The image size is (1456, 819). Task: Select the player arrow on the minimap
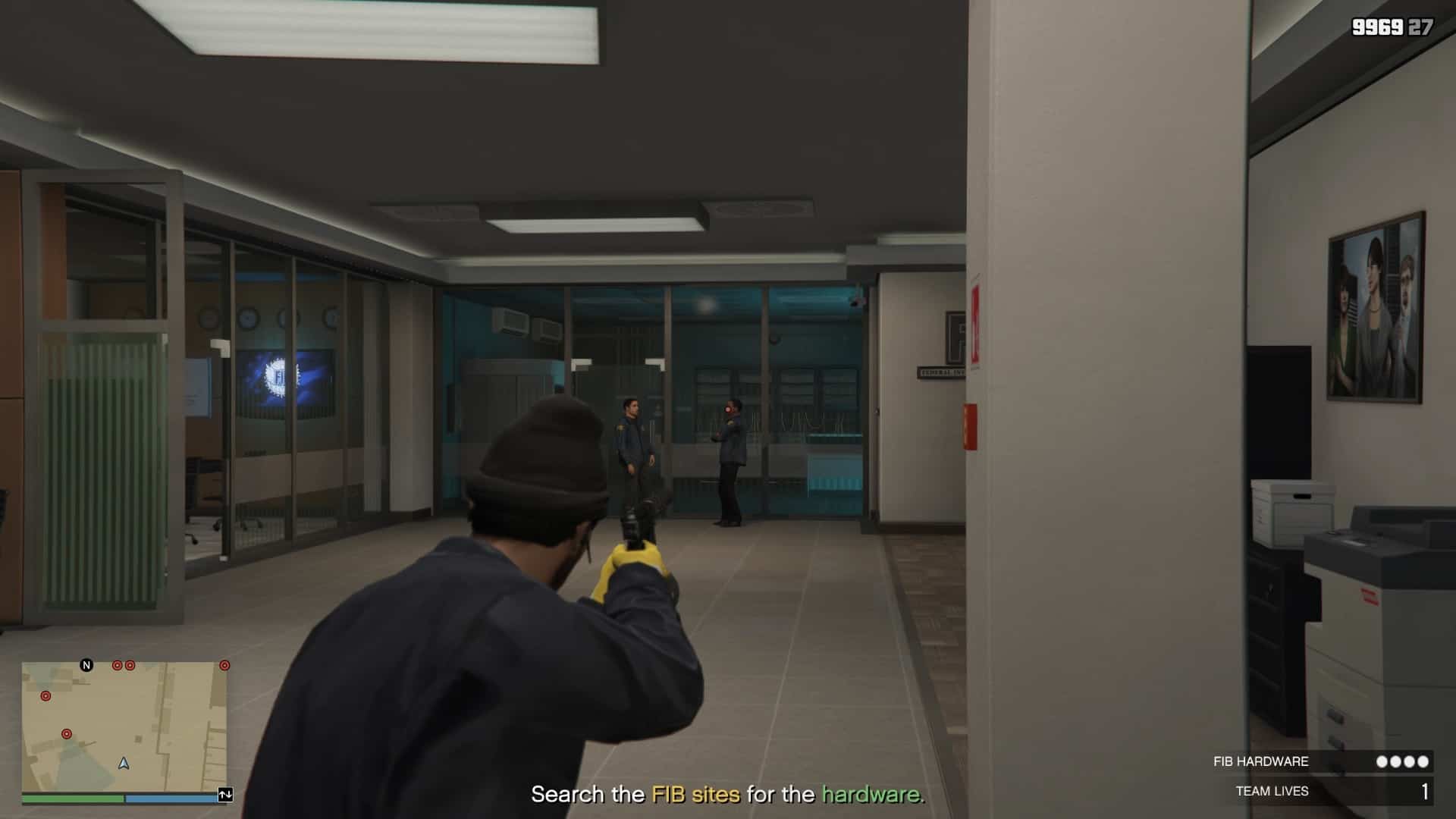[x=124, y=763]
